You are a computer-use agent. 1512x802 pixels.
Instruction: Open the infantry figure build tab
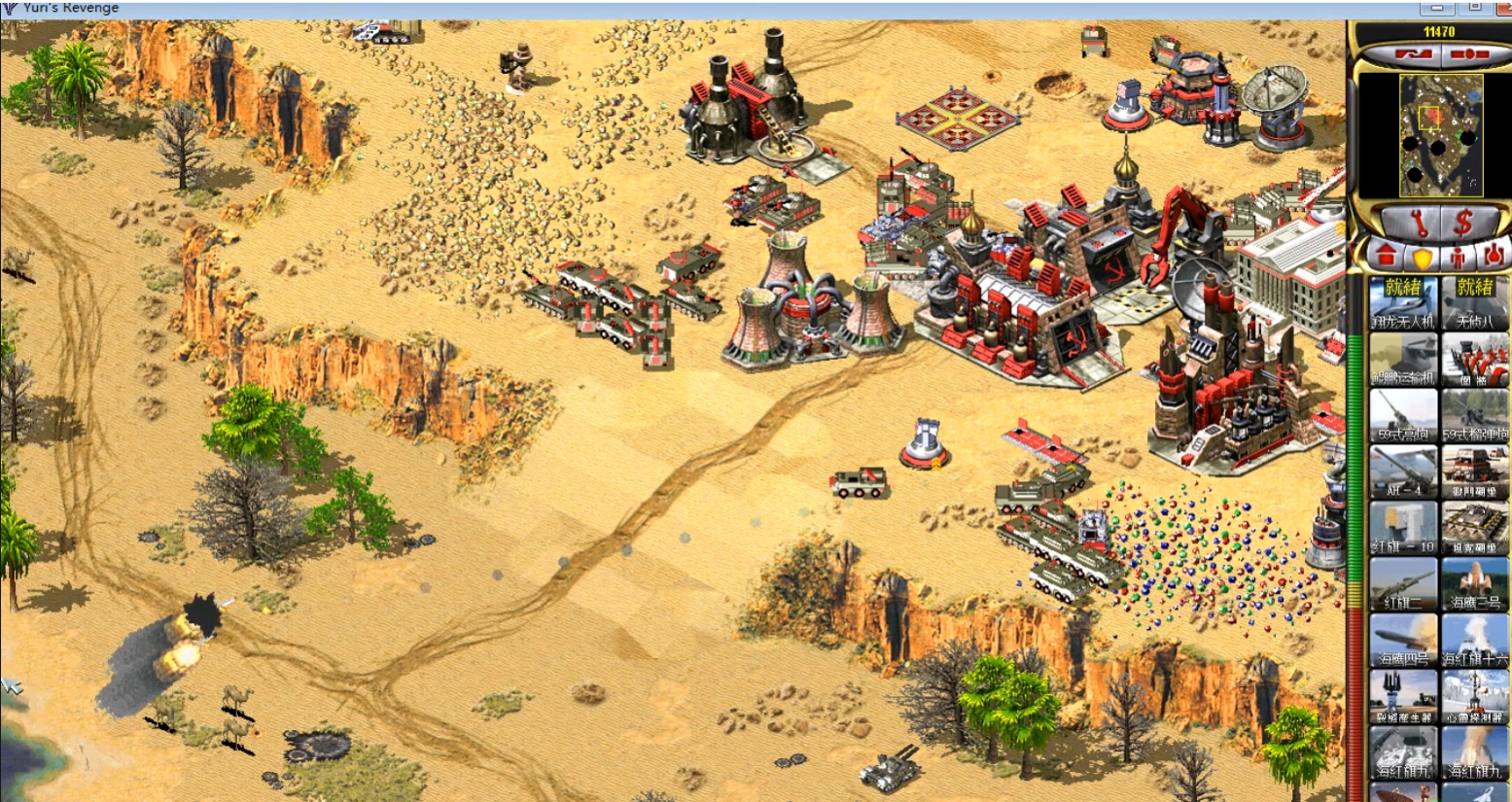pos(1458,258)
